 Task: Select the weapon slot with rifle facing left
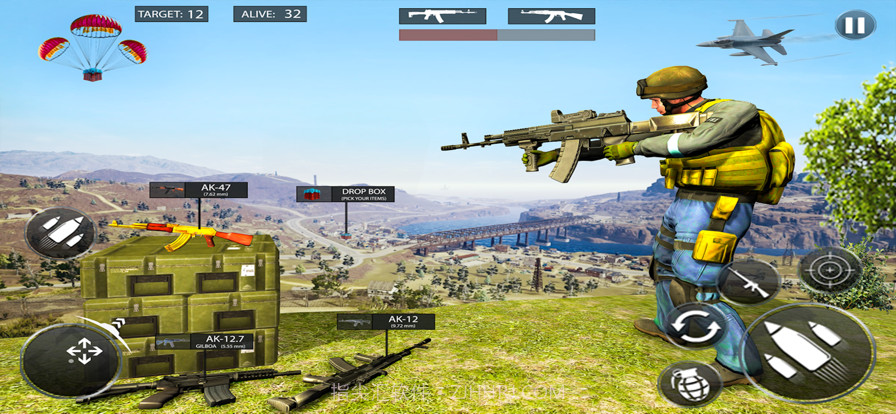coord(551,16)
